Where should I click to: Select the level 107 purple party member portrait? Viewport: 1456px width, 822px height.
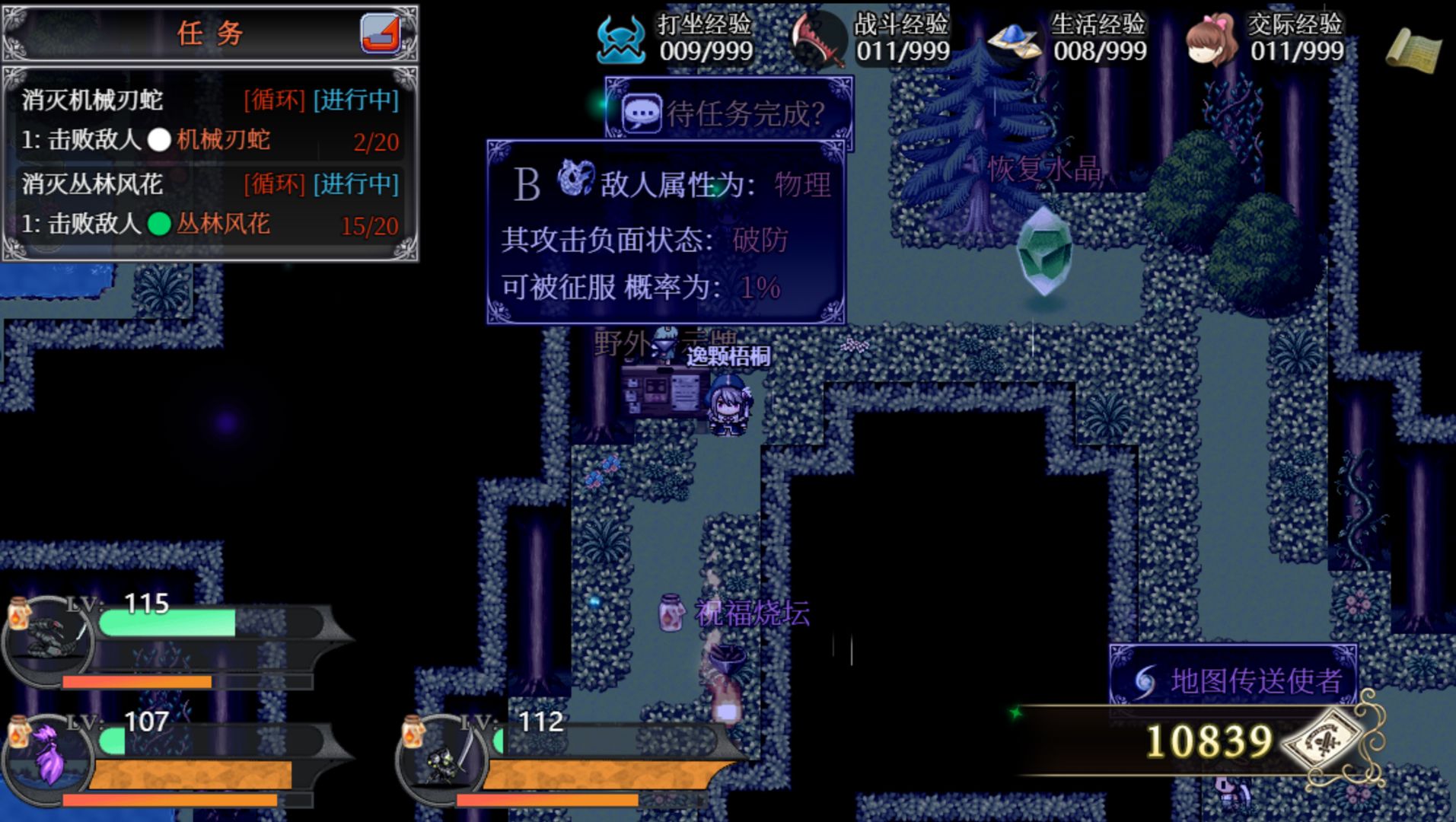click(x=49, y=758)
